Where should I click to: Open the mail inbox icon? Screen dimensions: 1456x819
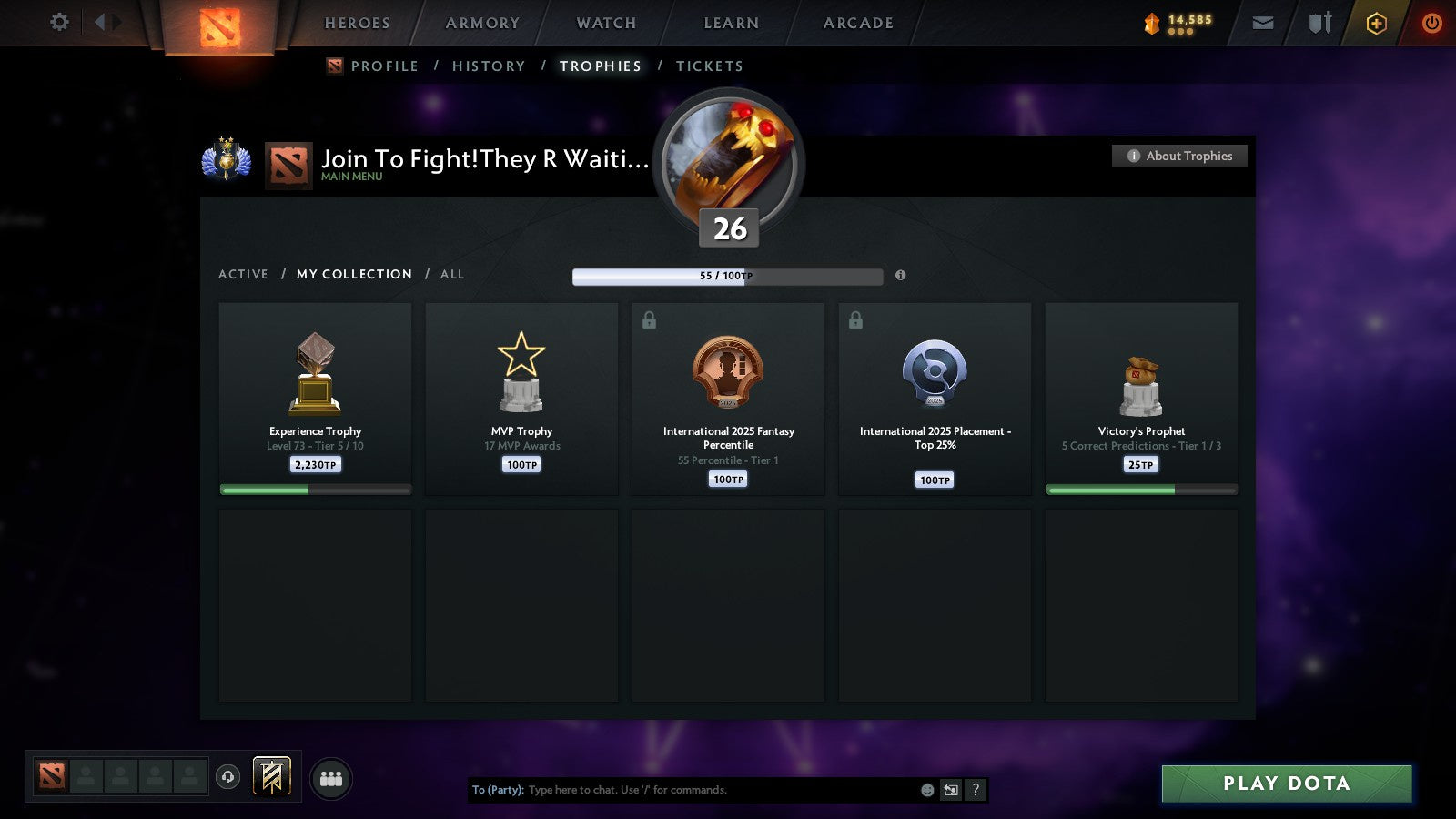point(1262,23)
